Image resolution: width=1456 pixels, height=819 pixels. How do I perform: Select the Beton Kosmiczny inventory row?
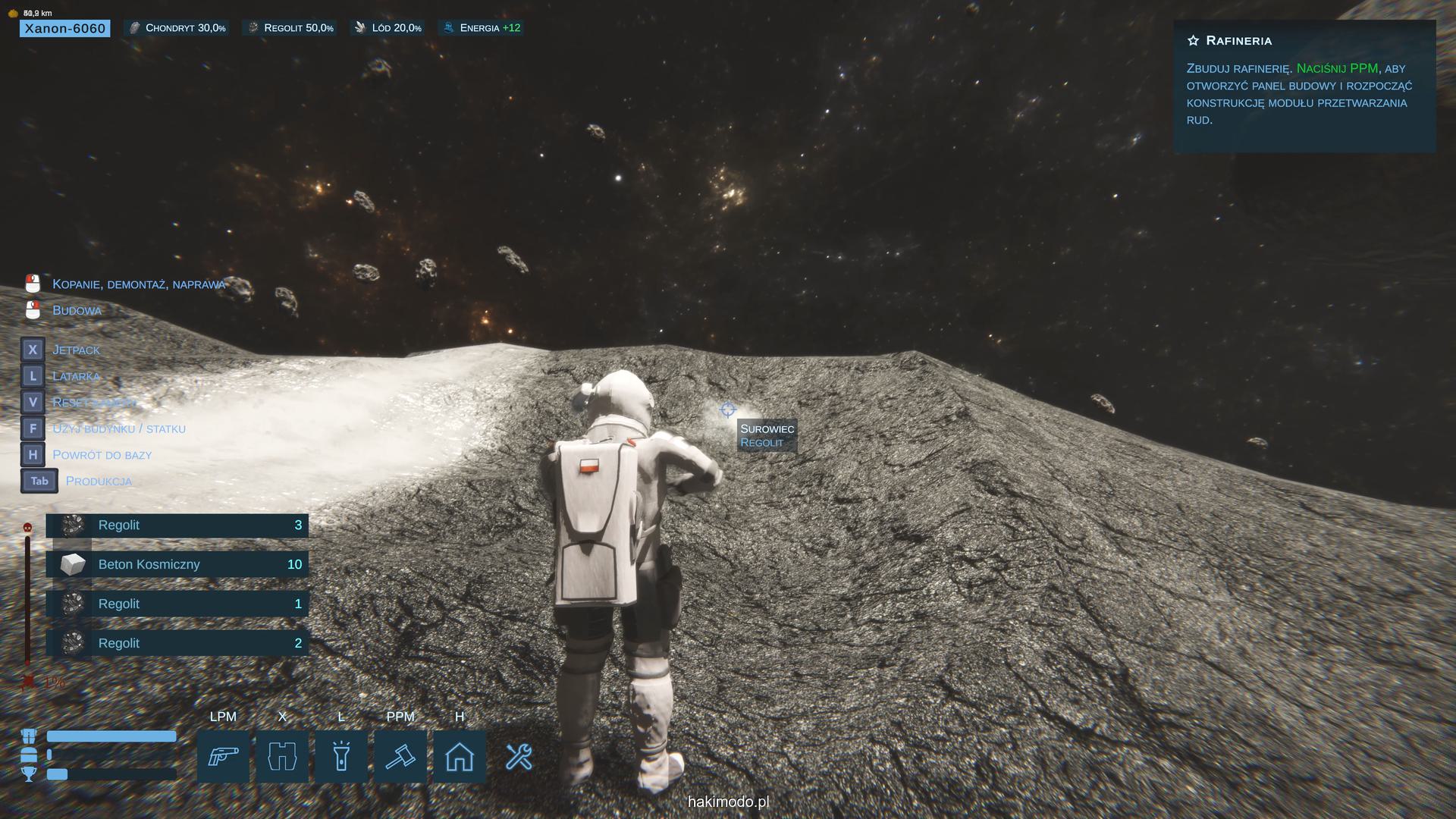[177, 564]
